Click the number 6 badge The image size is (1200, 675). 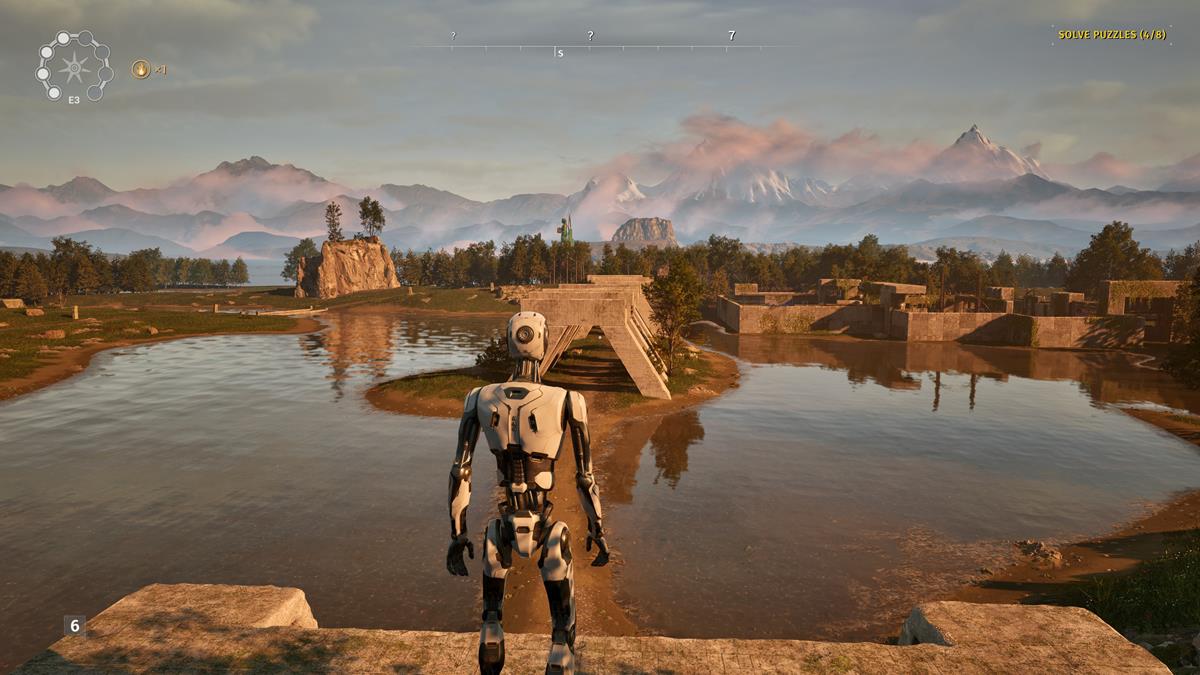(74, 625)
